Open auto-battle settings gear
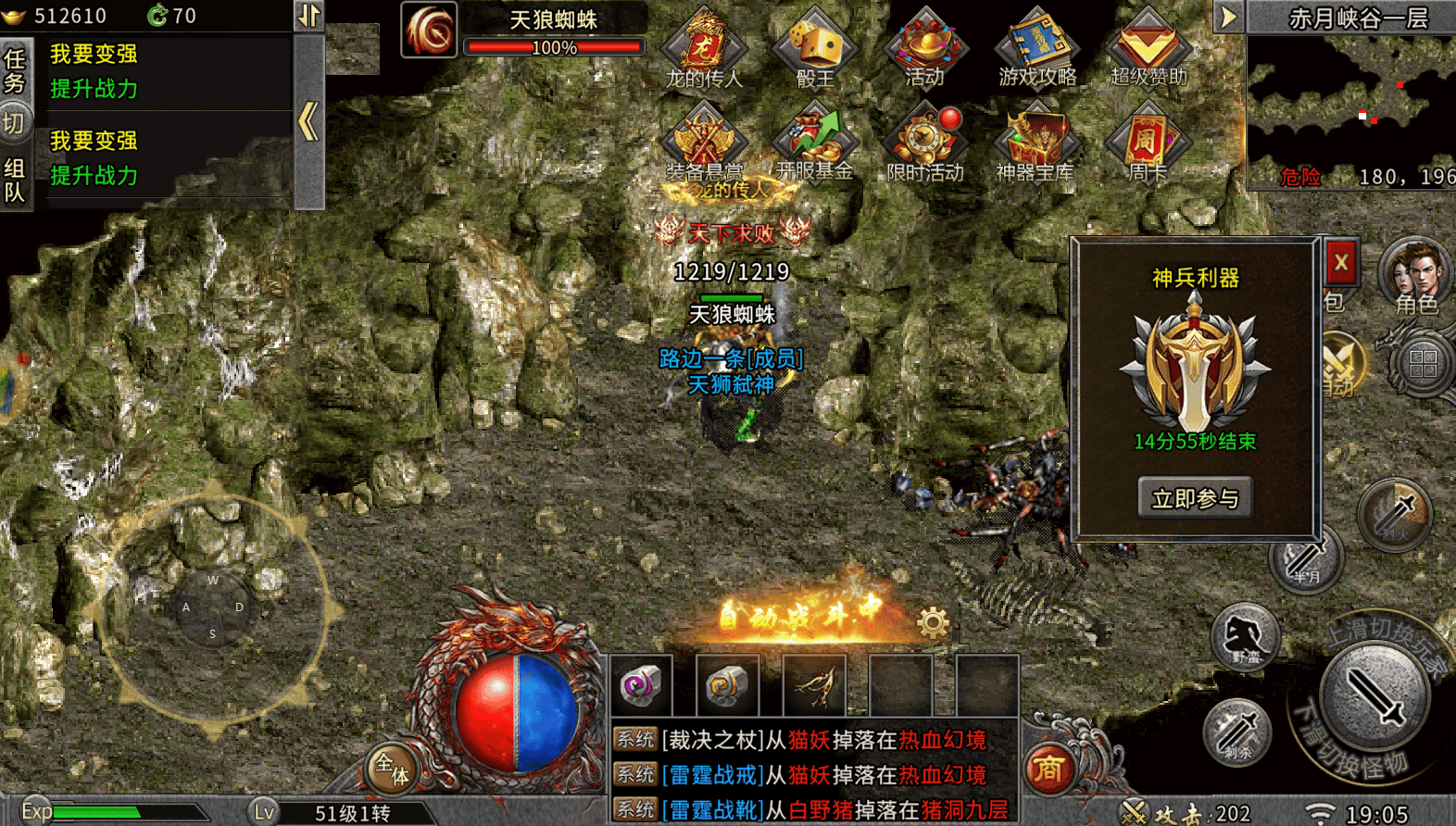 (x=933, y=622)
